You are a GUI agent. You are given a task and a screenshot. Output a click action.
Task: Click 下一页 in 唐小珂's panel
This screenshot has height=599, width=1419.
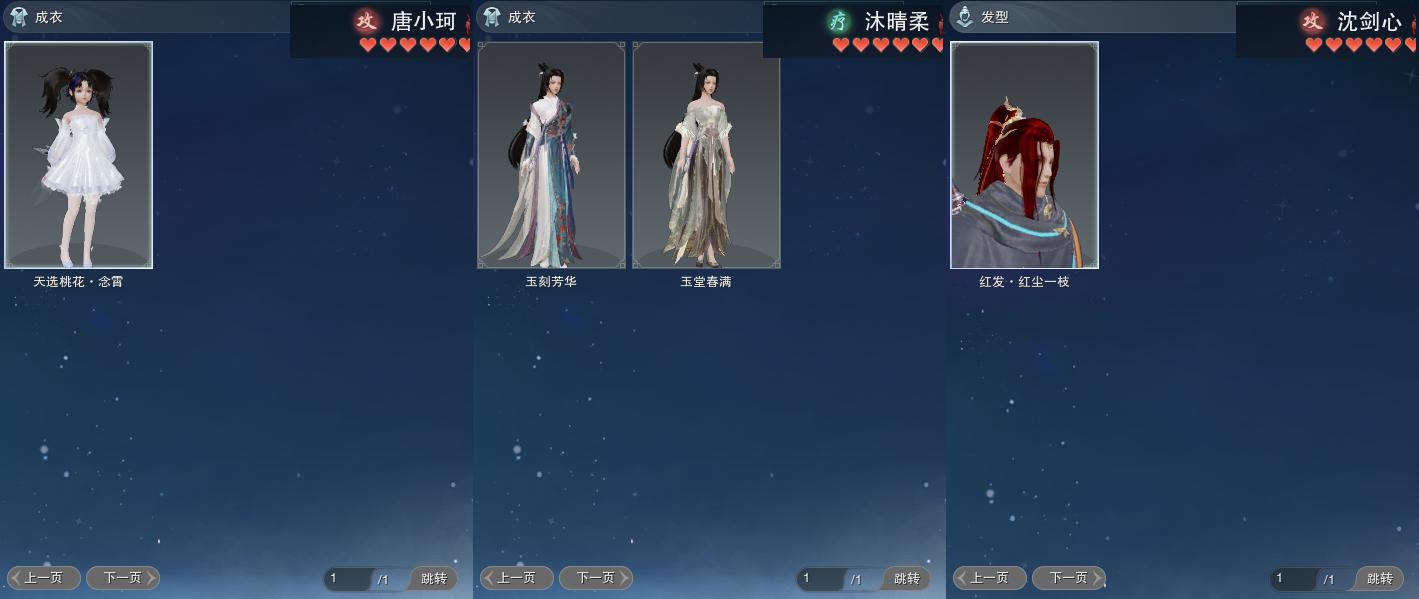(x=123, y=578)
